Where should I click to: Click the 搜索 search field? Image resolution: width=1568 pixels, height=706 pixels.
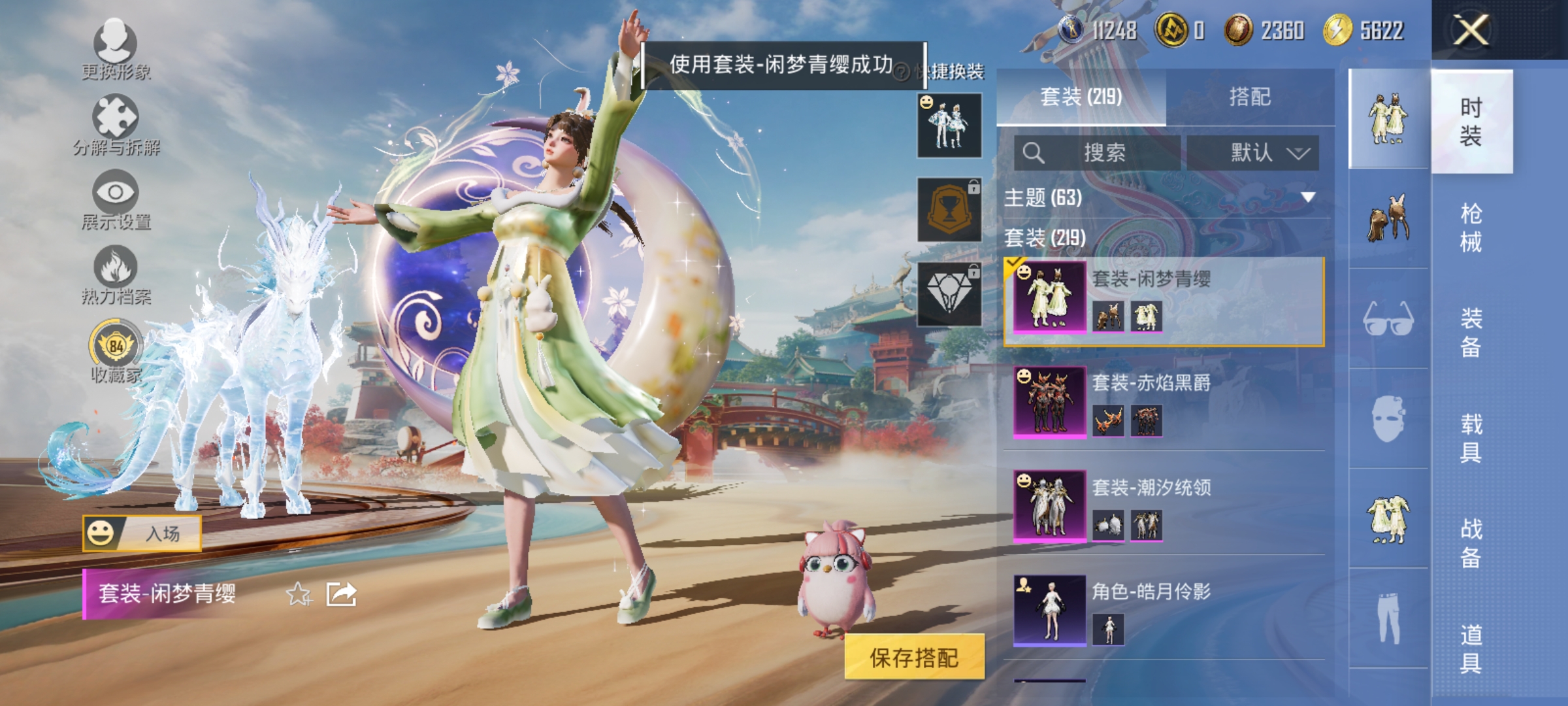click(1098, 152)
